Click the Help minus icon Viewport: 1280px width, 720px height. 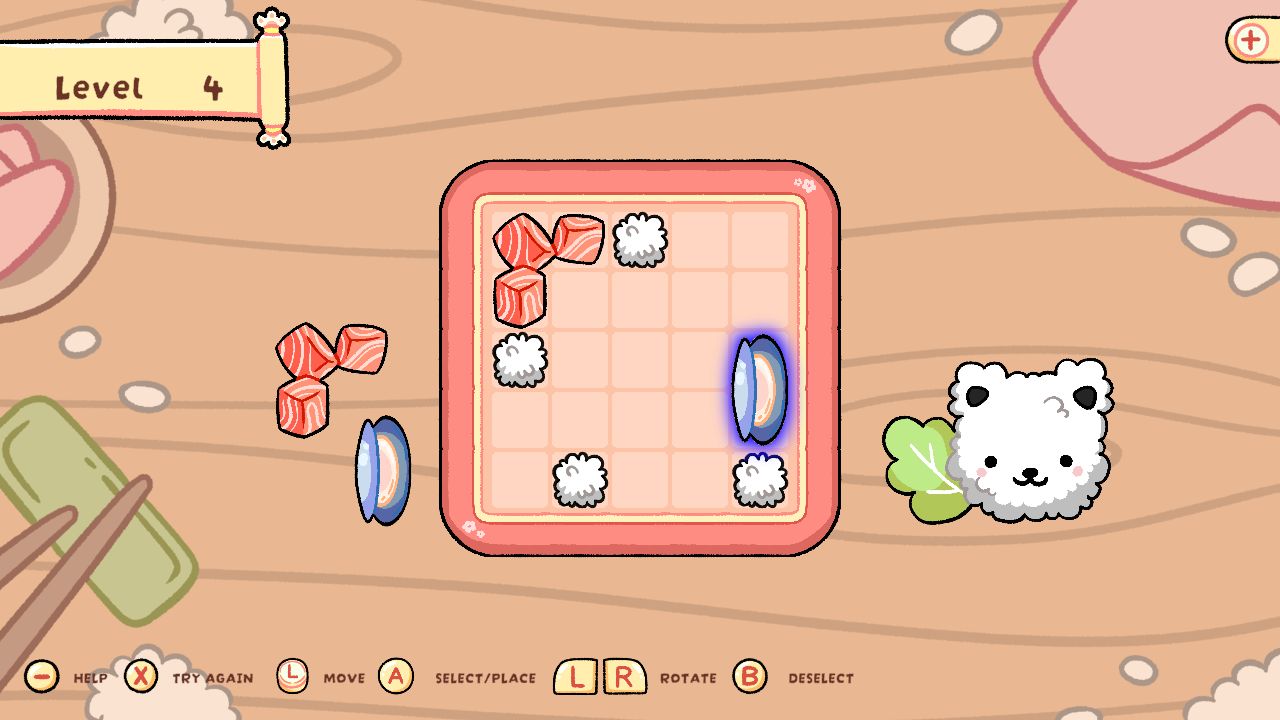point(41,676)
